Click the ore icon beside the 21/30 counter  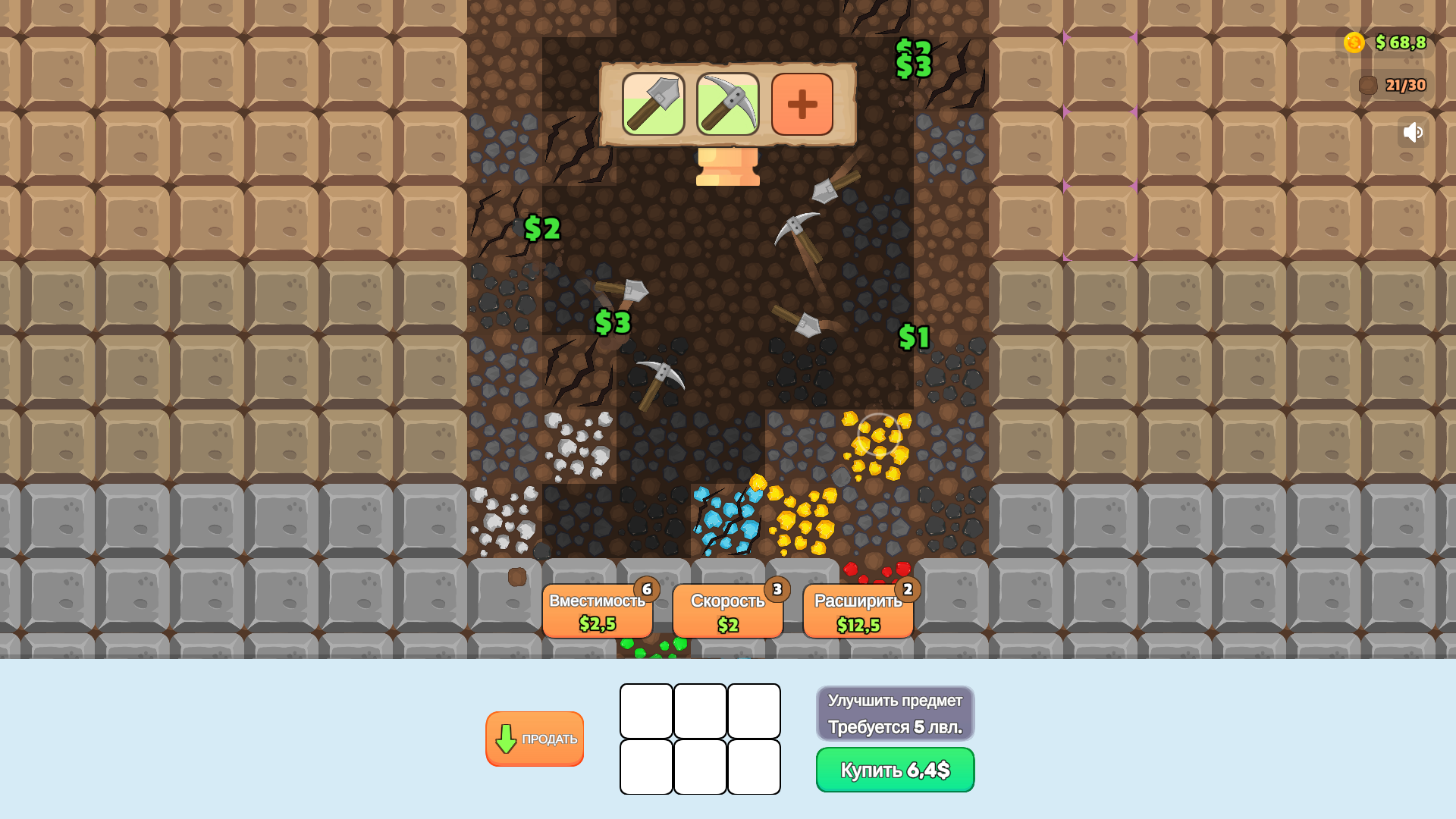1367,85
